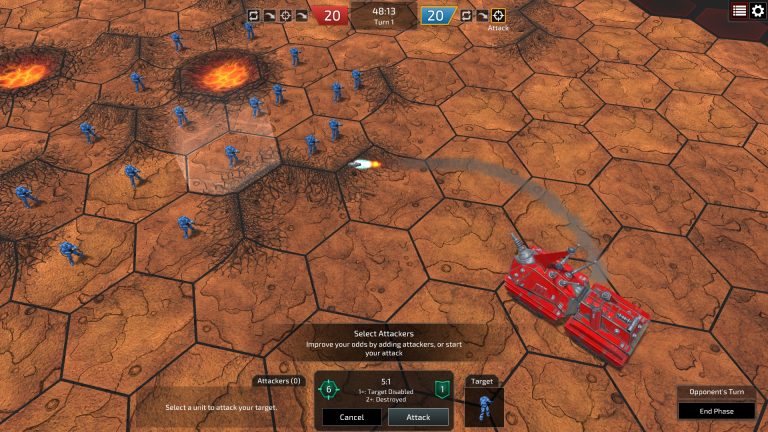Screen dimensions: 768x432
Task: Confirm the attack with the Attack button
Action: pos(418,417)
